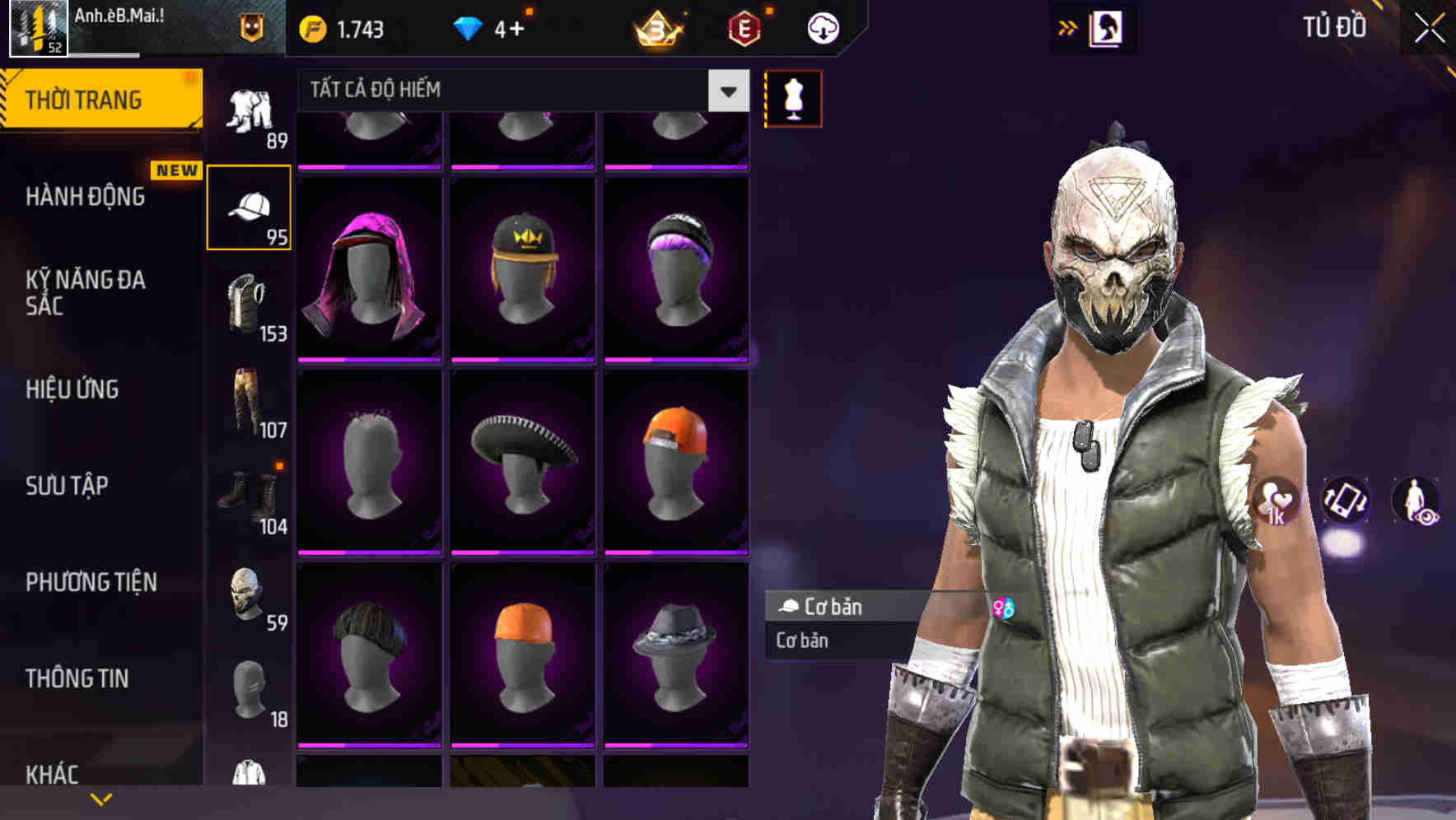The width and height of the screenshot is (1456, 820).
Task: Select the cap category icon showing 95 items
Action: coord(250,206)
